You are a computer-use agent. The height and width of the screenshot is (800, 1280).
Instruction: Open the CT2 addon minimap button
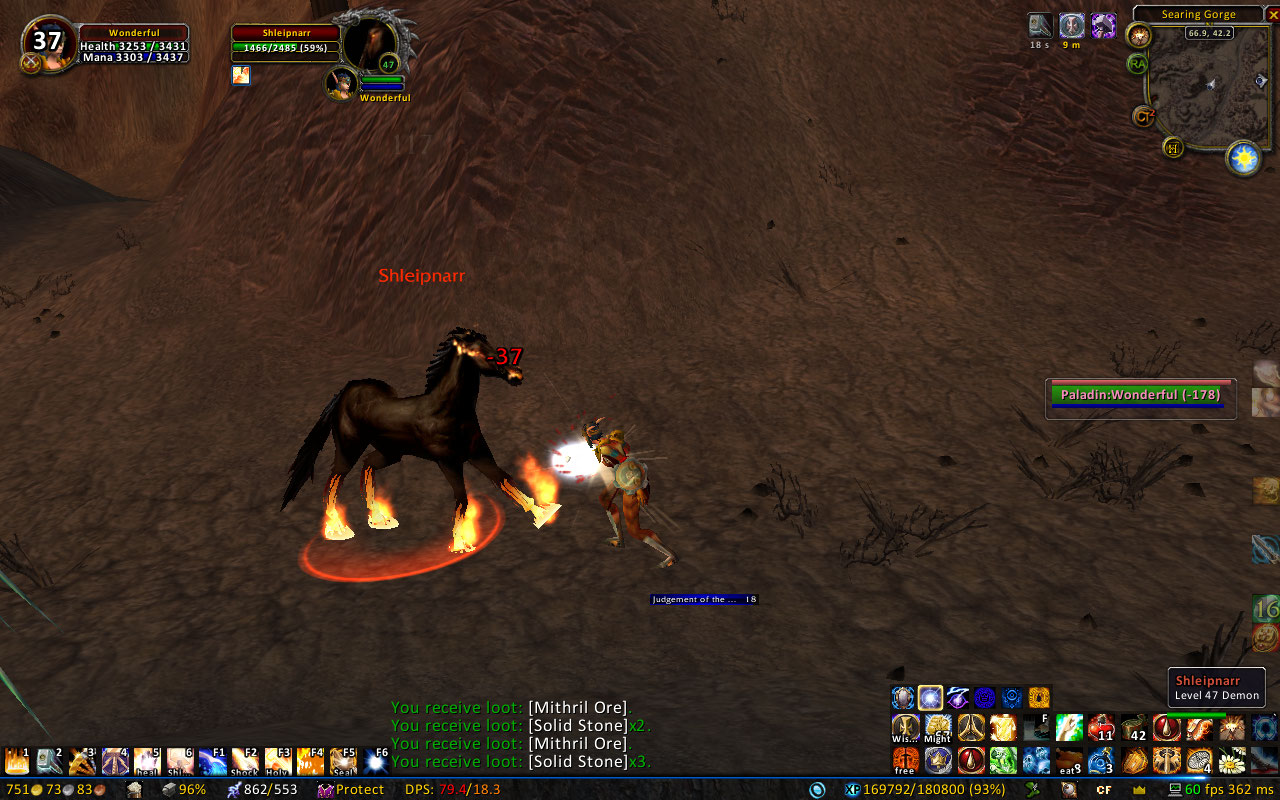[x=1144, y=117]
